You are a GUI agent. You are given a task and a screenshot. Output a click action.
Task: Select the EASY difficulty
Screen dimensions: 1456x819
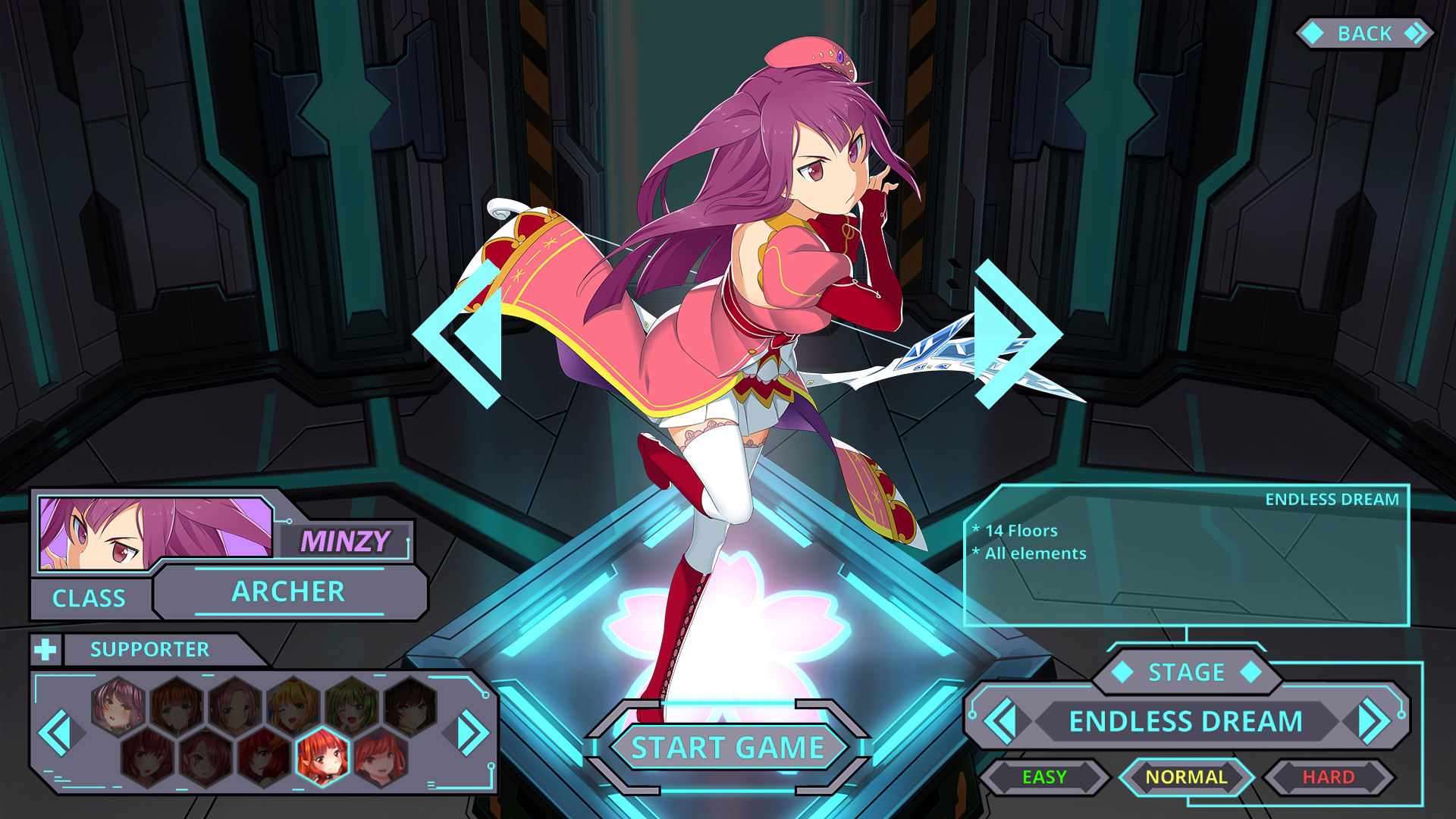[1043, 777]
